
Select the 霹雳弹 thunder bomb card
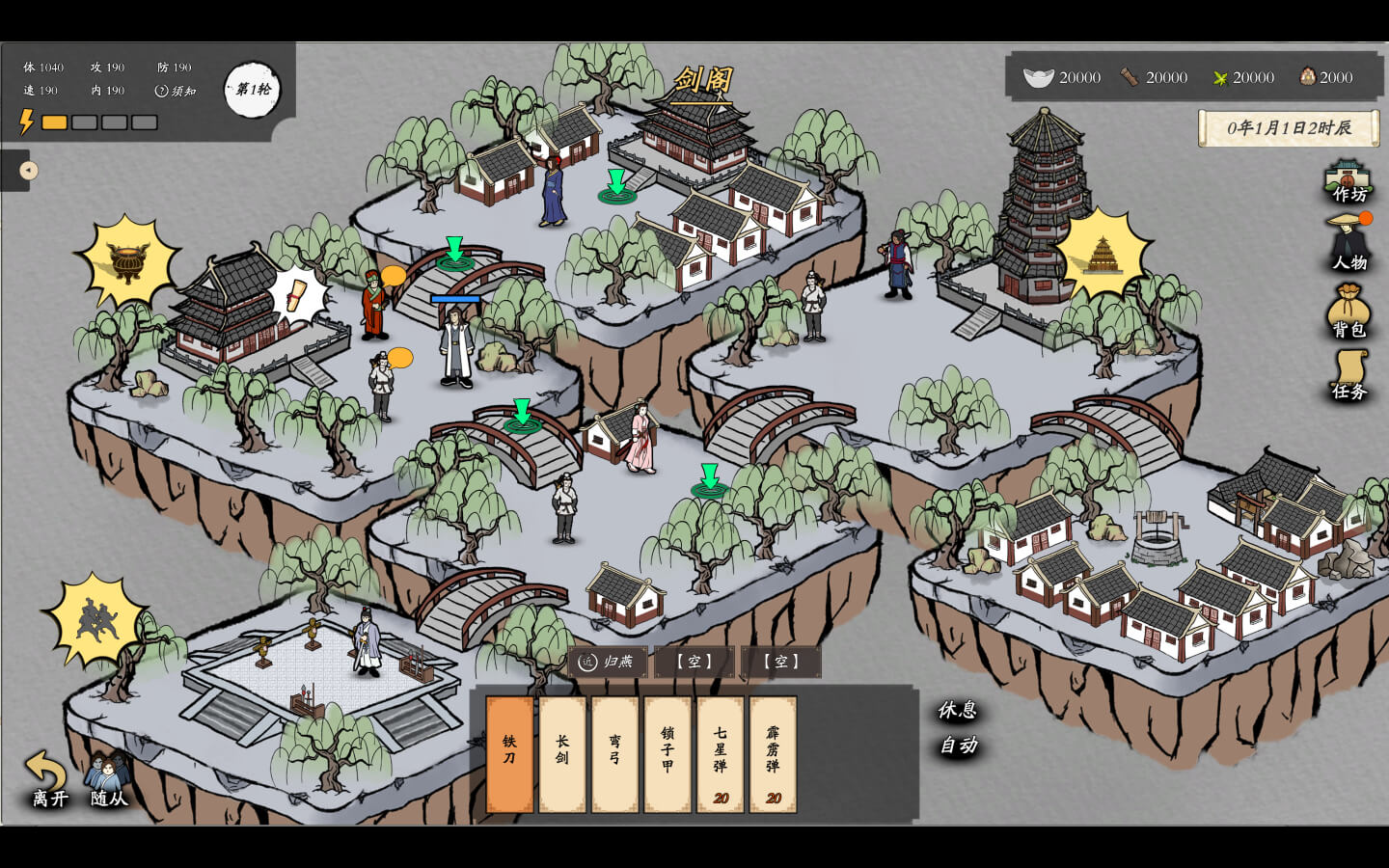[x=773, y=754]
